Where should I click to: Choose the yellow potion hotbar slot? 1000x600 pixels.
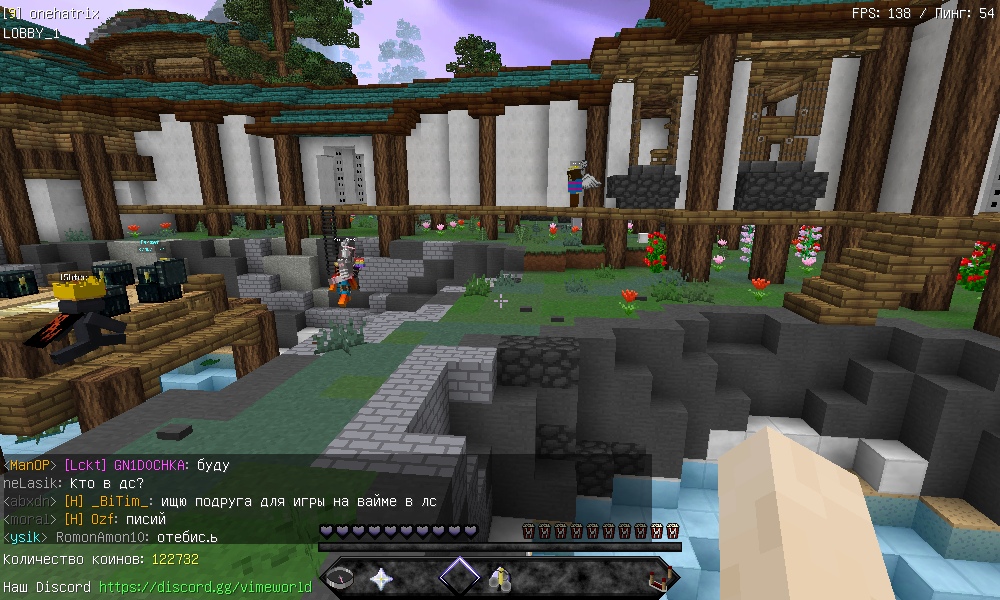click(x=498, y=578)
